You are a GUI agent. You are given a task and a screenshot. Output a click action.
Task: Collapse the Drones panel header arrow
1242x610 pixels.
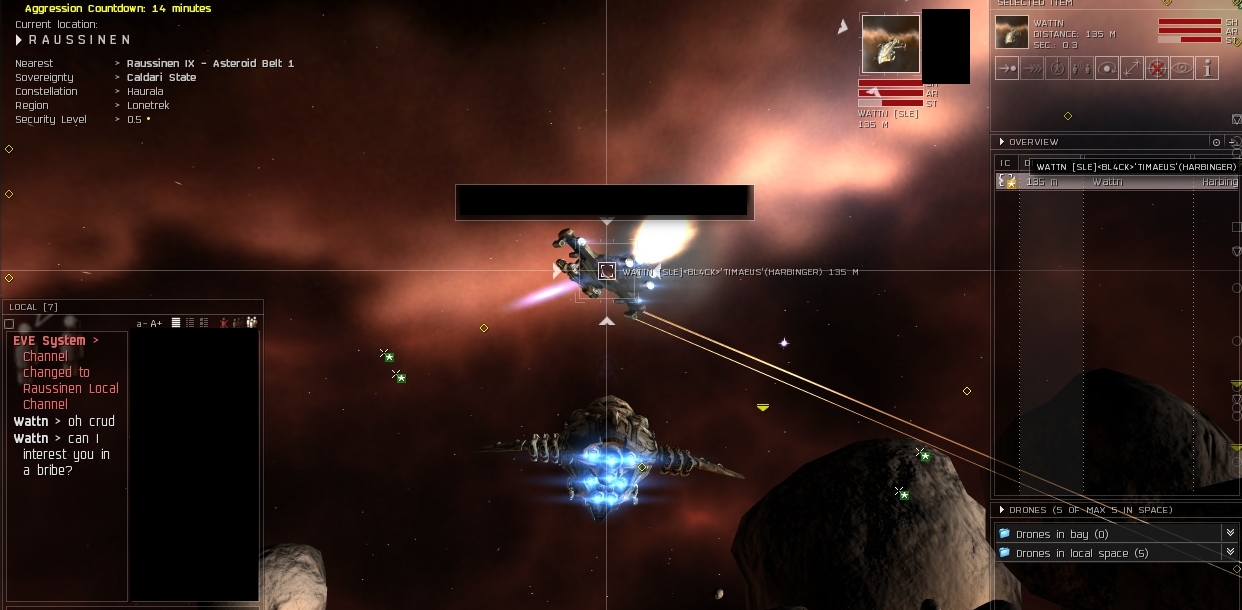point(1002,510)
